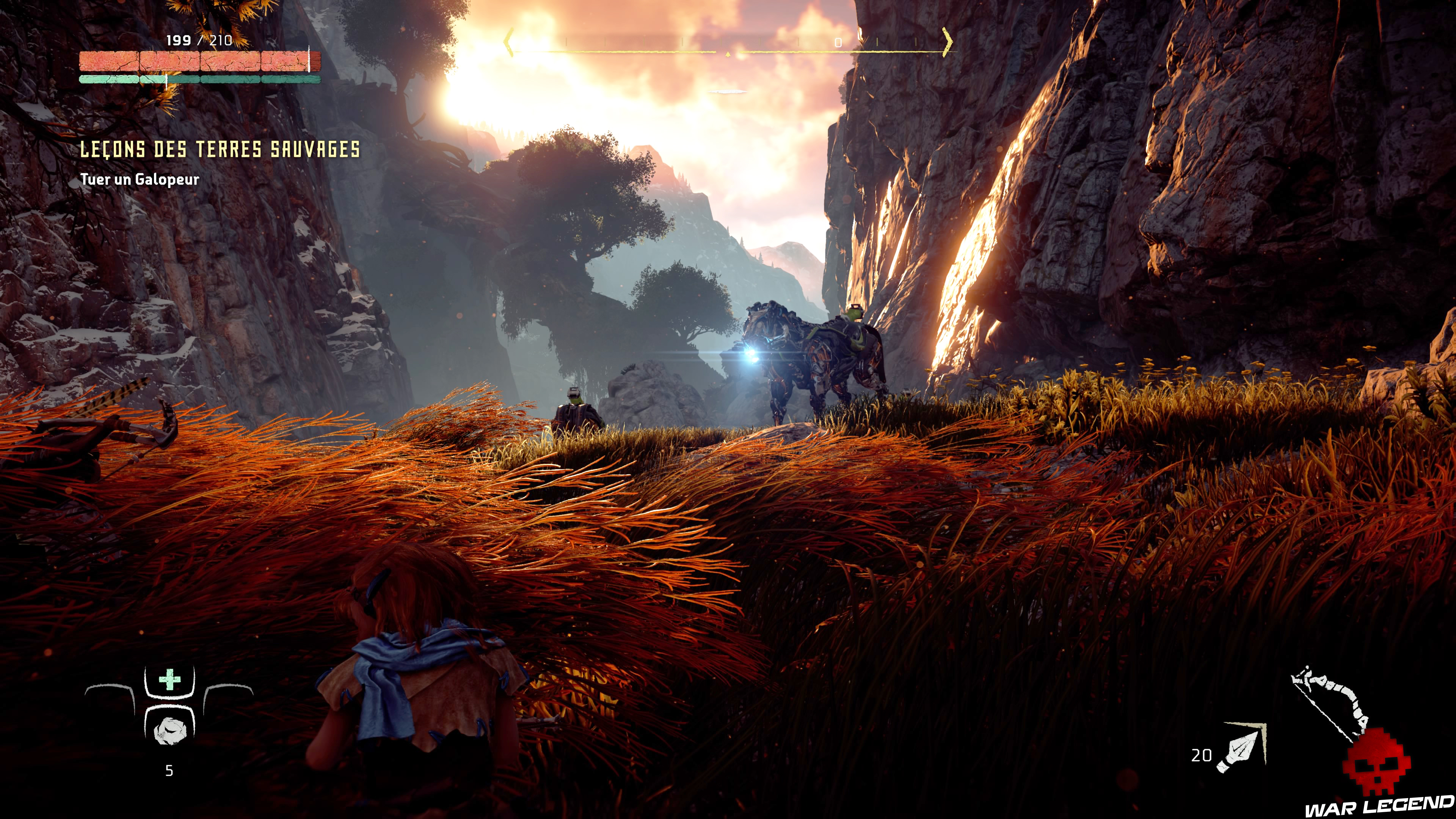Open the Leçons des Terres Sauvages quest tracker
The width and height of the screenshot is (1456, 819).
coord(220,150)
